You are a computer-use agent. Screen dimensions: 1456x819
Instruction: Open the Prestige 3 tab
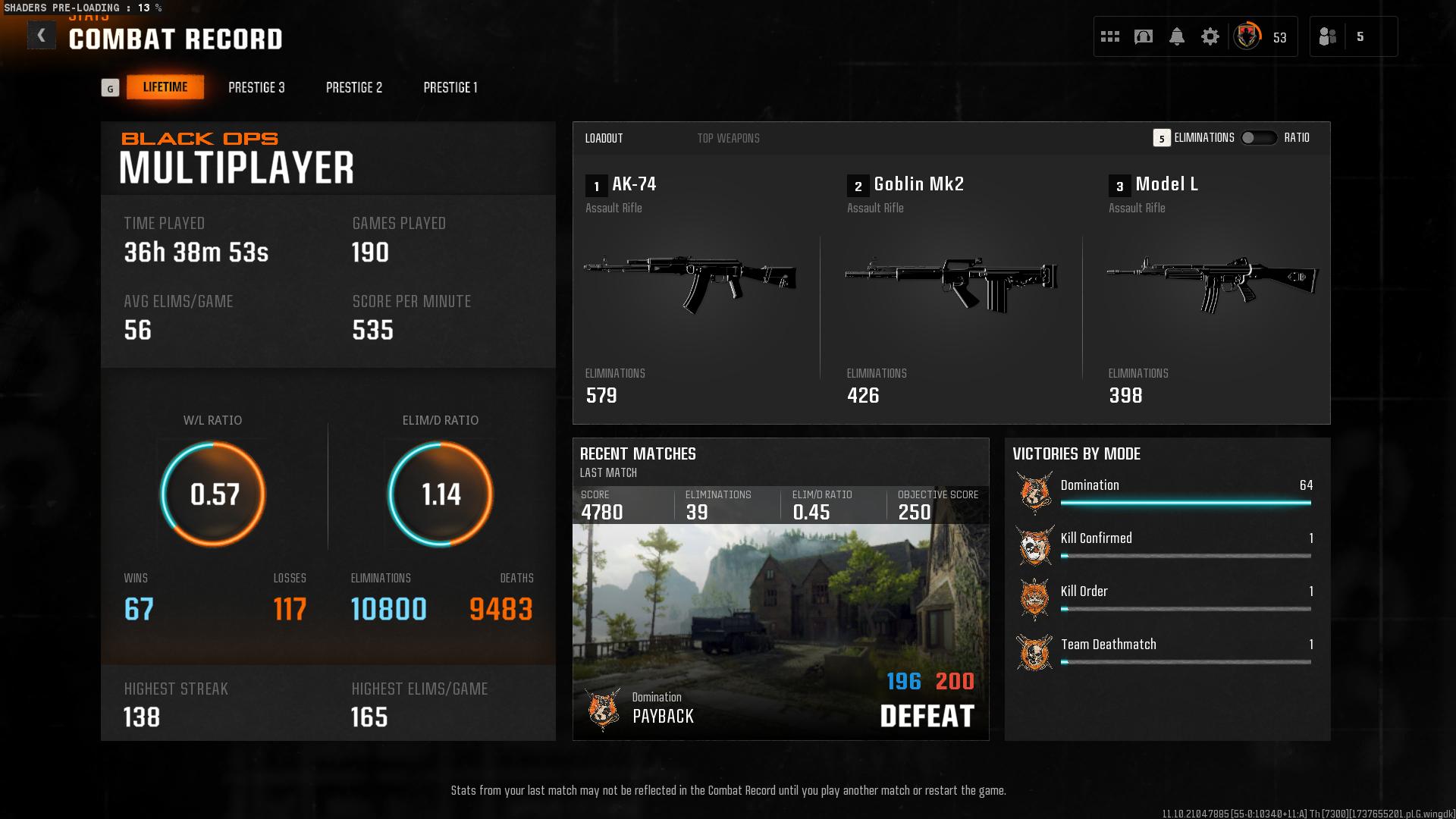[x=256, y=87]
